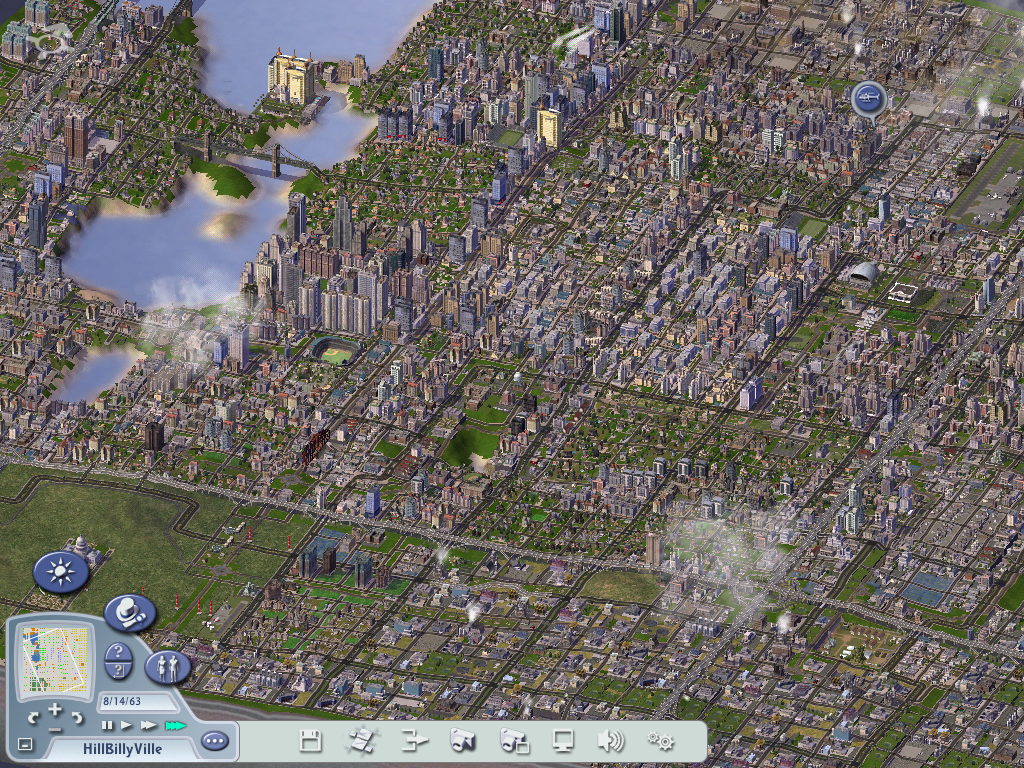Image resolution: width=1024 pixels, height=768 pixels.
Task: Select the highlighted triple-arrow fastest speed
Action: click(175, 725)
